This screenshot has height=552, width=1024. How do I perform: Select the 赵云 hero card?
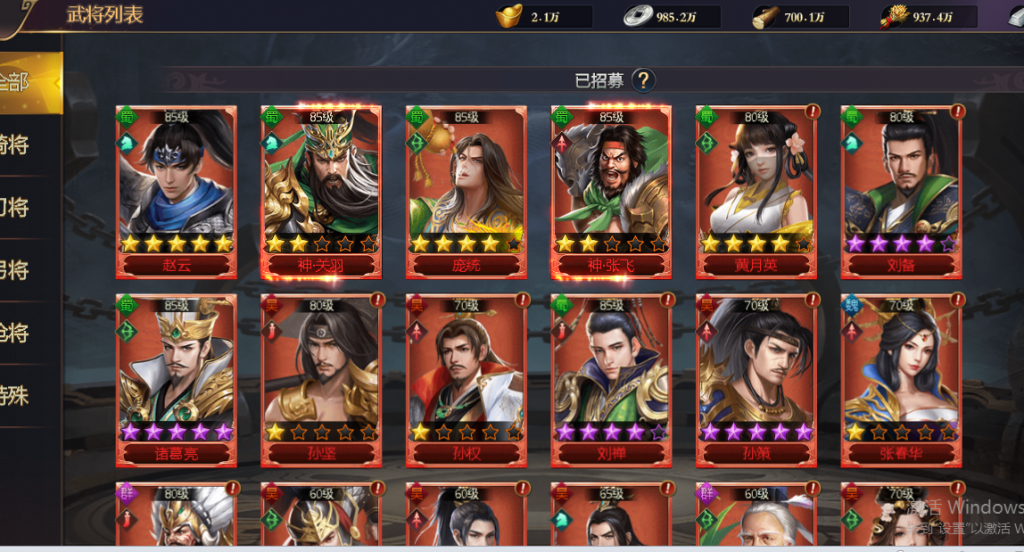tap(177, 190)
